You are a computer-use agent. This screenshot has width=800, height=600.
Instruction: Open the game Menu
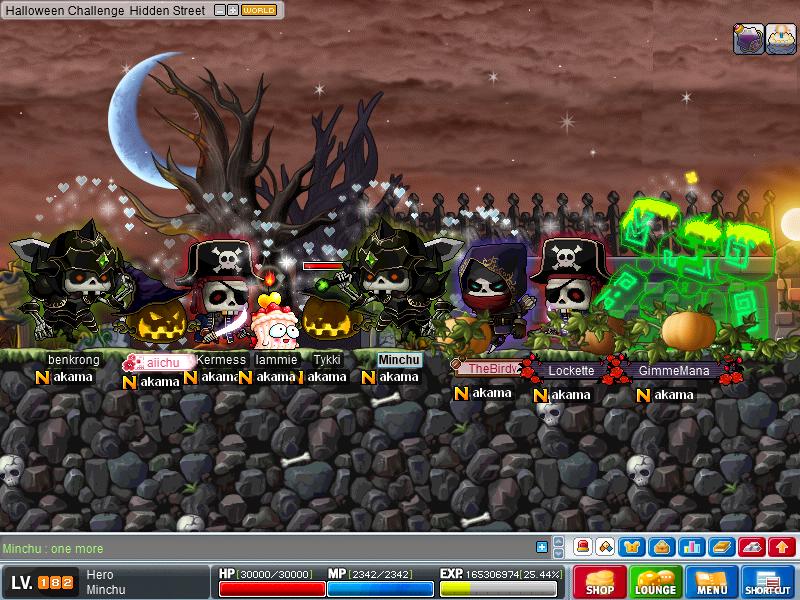[x=712, y=582]
